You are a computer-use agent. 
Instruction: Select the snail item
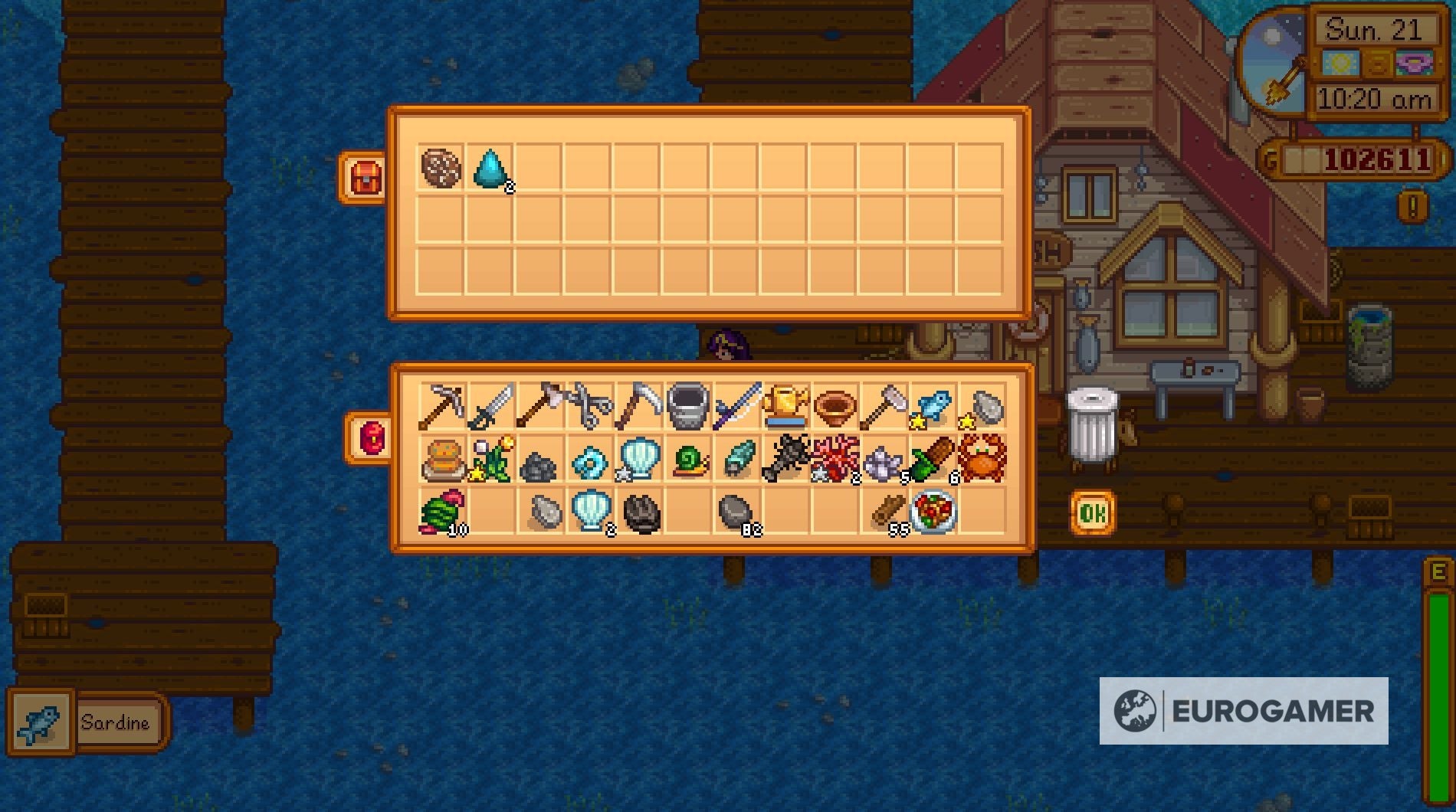690,460
